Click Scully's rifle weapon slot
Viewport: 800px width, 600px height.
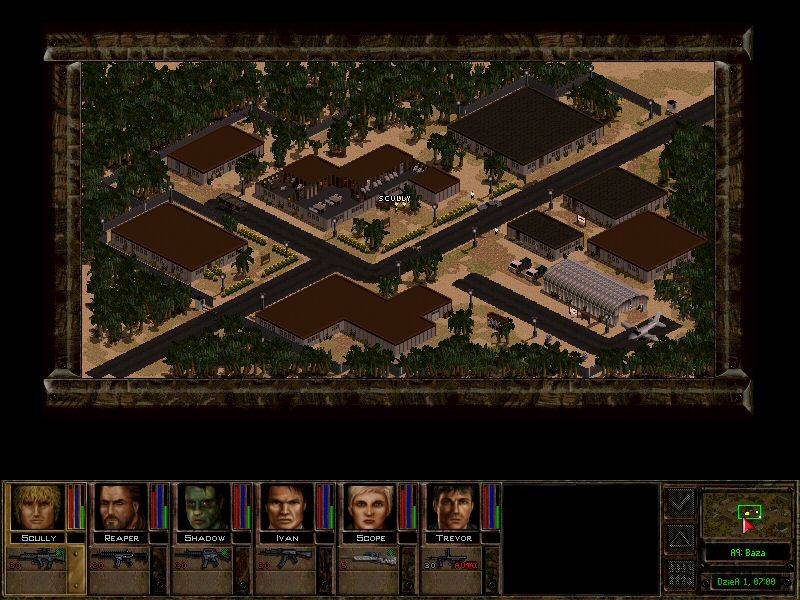coord(37,556)
